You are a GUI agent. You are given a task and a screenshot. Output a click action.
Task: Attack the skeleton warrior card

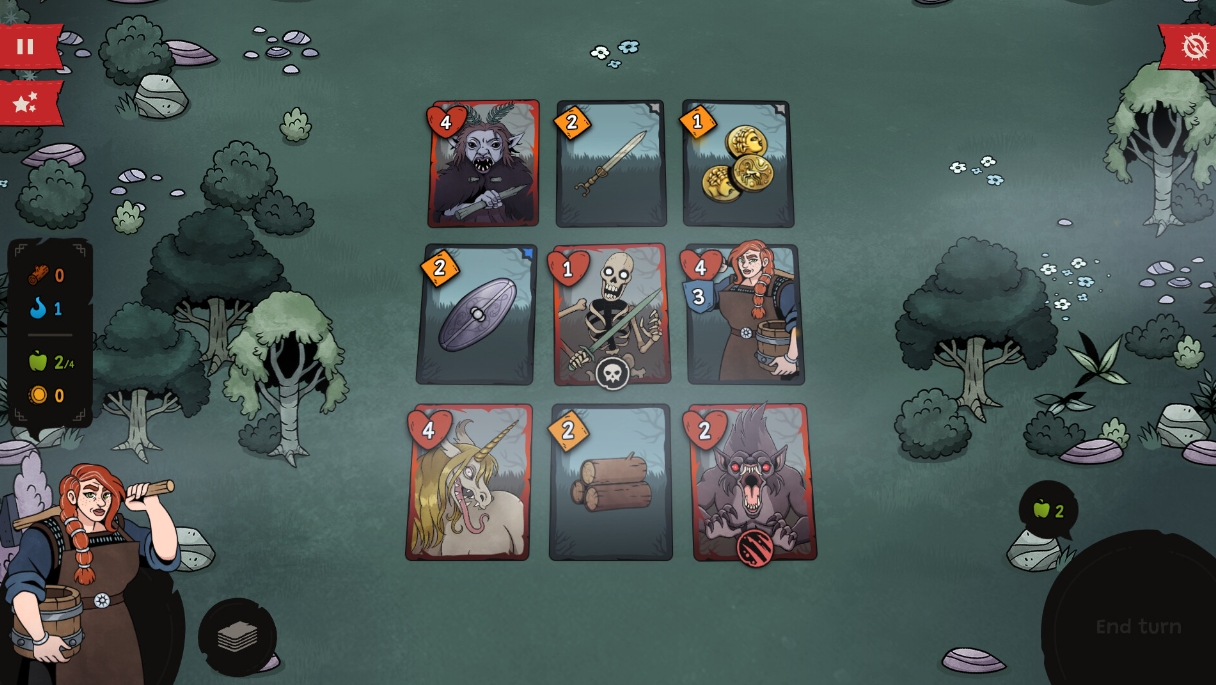tap(612, 314)
